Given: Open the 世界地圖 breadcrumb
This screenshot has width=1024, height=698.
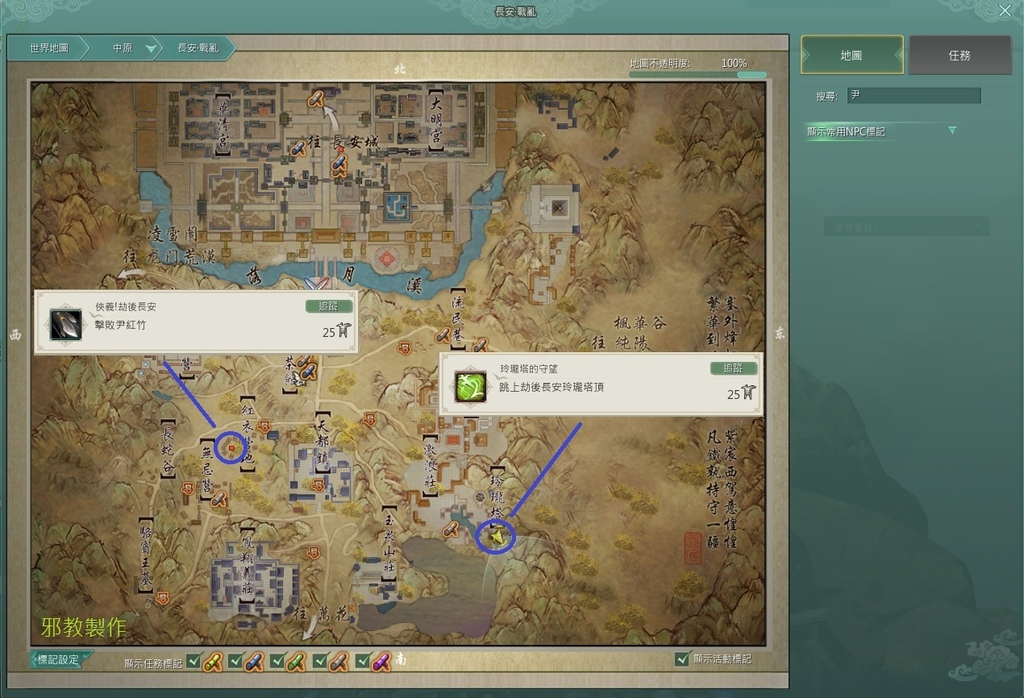Looking at the screenshot, I should coord(48,48).
